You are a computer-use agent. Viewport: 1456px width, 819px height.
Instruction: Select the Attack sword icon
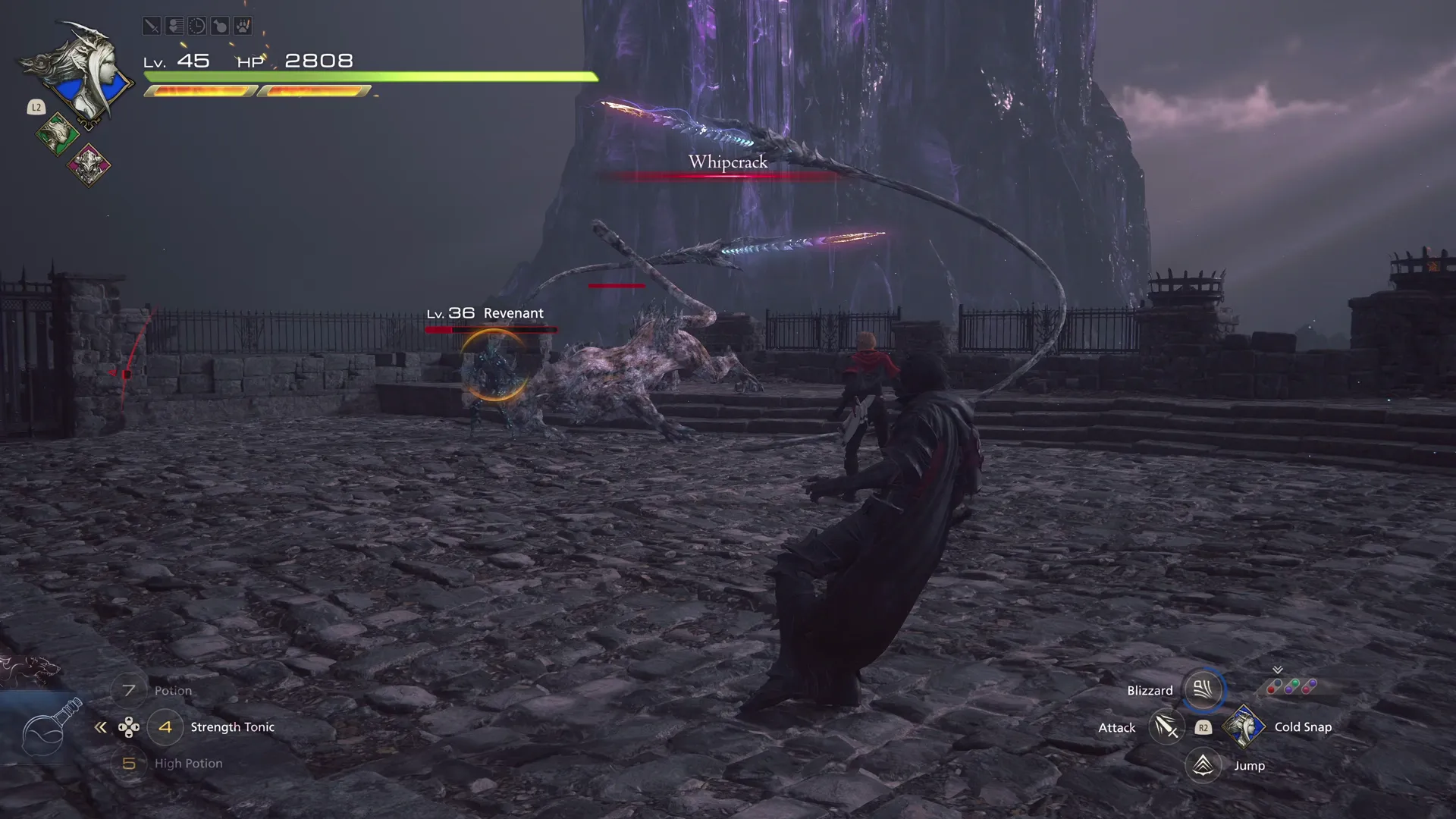pyautogui.click(x=1166, y=726)
